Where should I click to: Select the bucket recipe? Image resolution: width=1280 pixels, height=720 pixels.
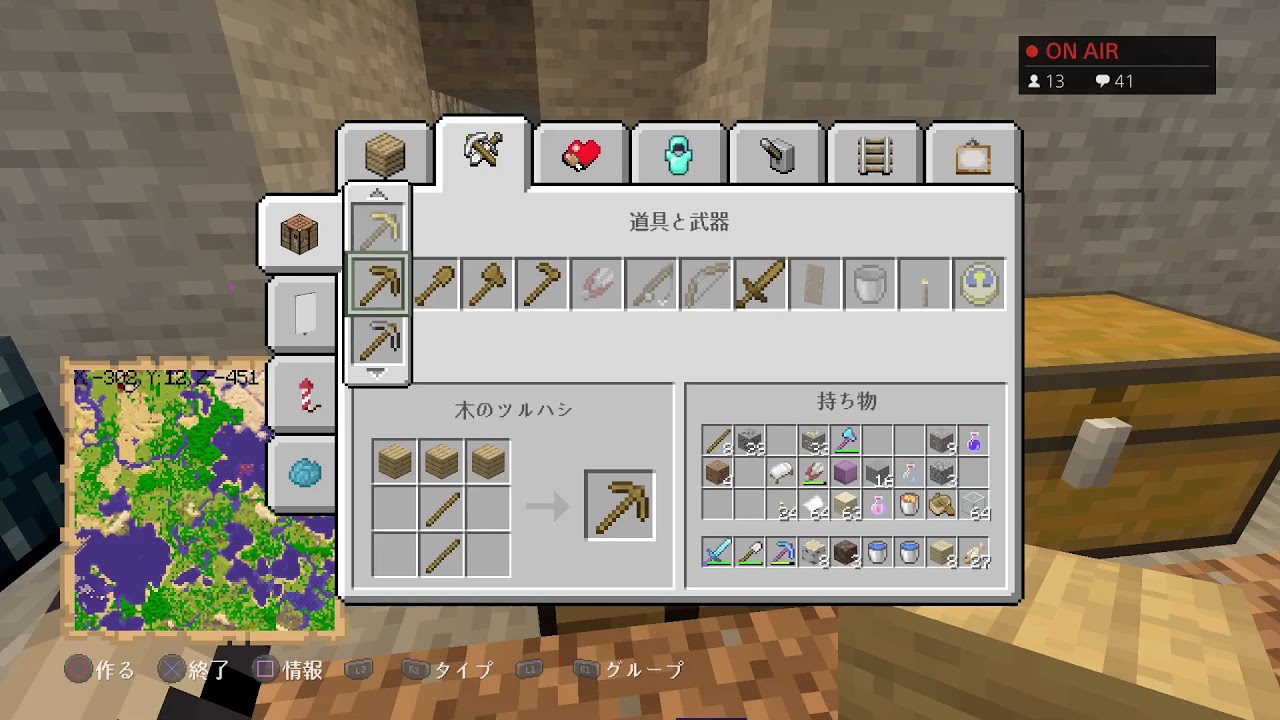click(x=868, y=284)
